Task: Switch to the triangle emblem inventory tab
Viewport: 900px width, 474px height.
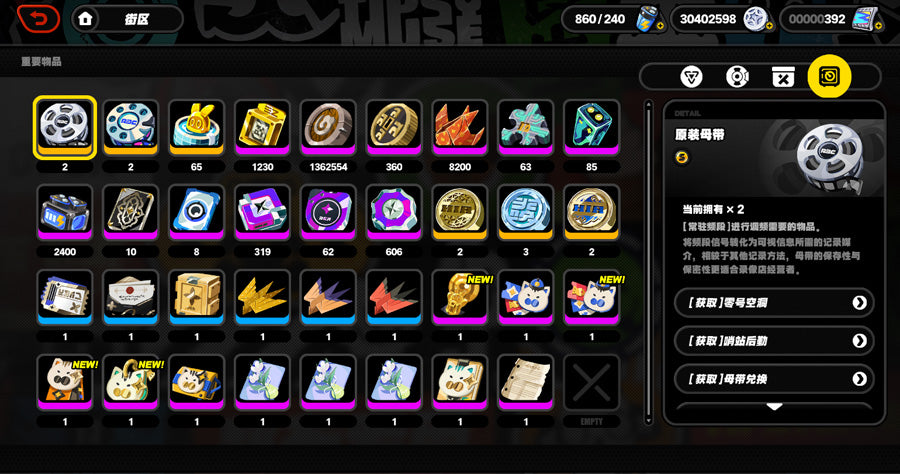Action: (x=691, y=76)
